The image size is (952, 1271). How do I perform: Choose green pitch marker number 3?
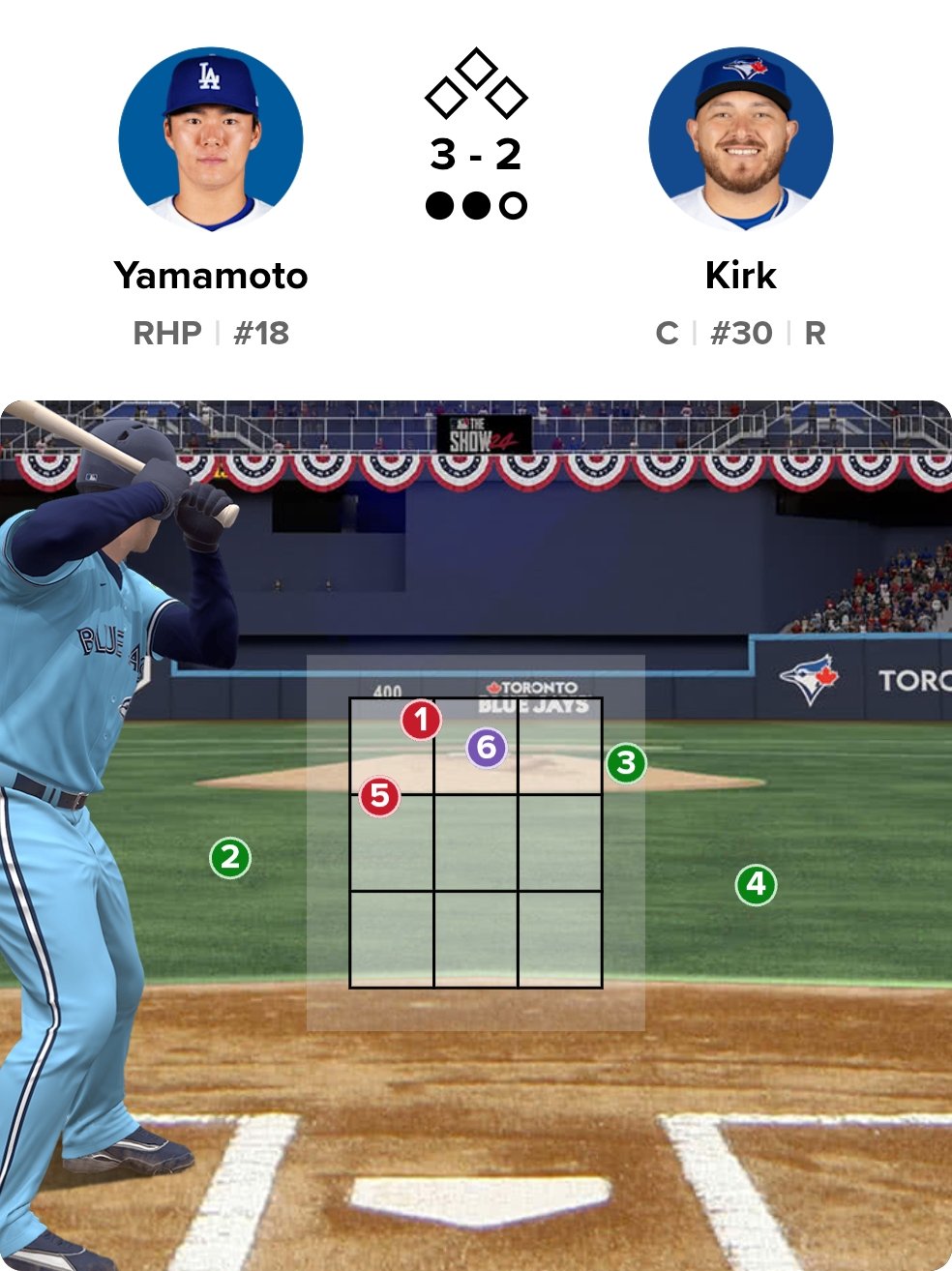coord(626,763)
